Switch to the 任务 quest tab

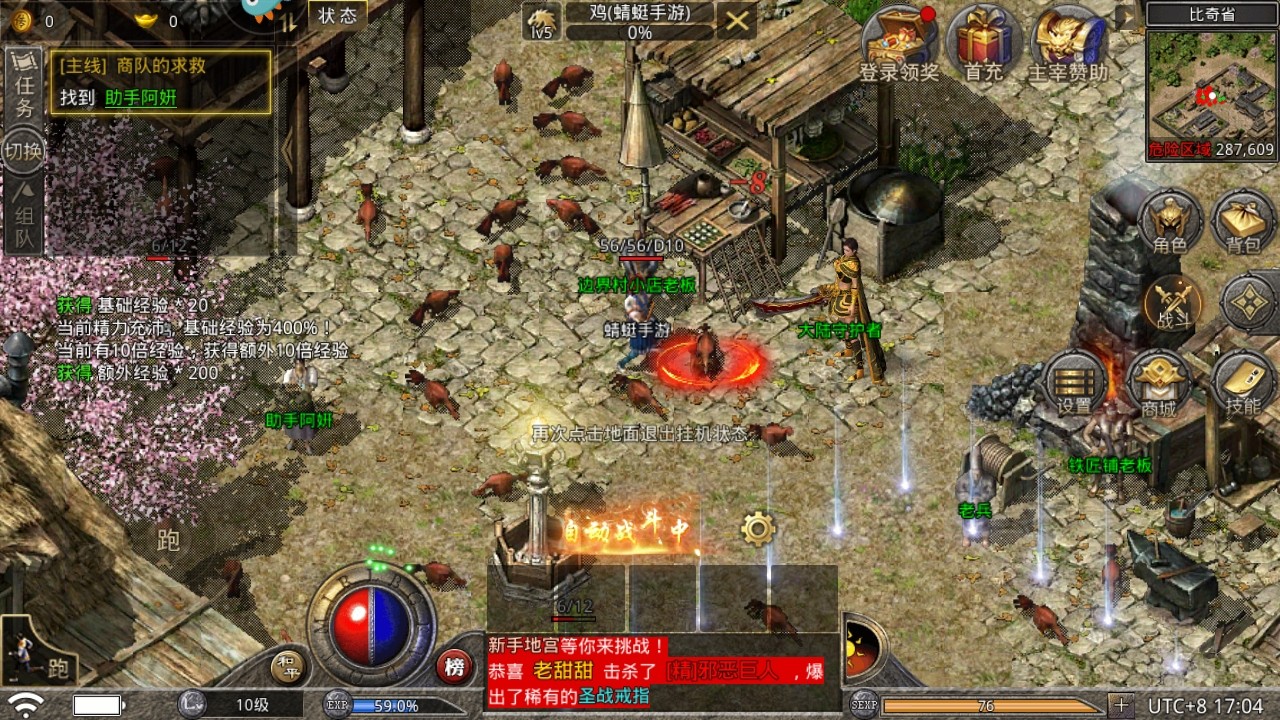[24, 86]
